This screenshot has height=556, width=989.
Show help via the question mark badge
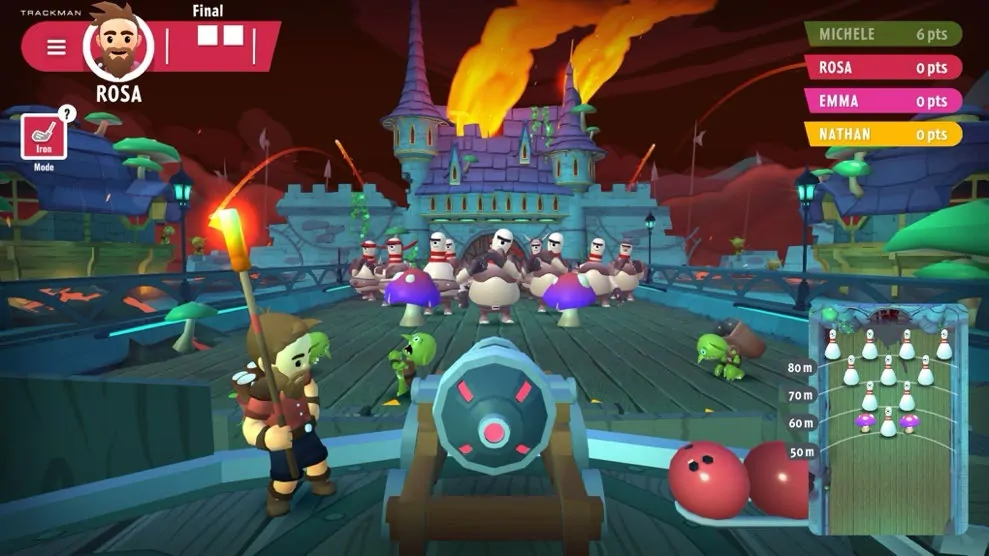coord(67,113)
